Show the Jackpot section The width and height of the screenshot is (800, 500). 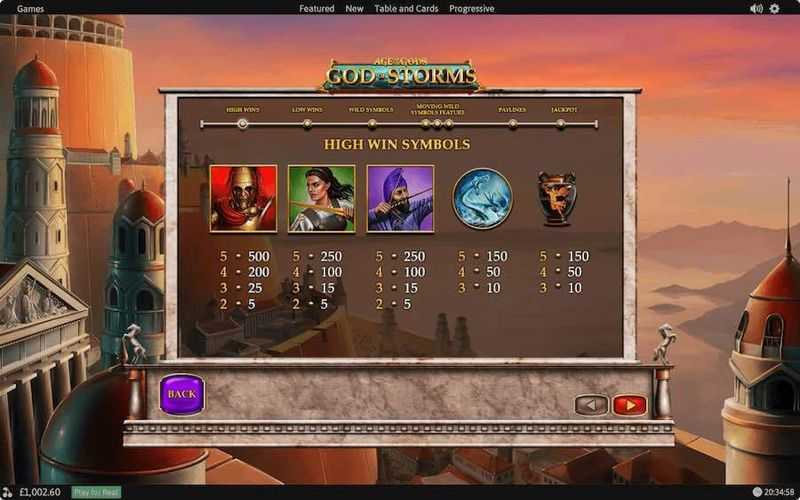561,124
